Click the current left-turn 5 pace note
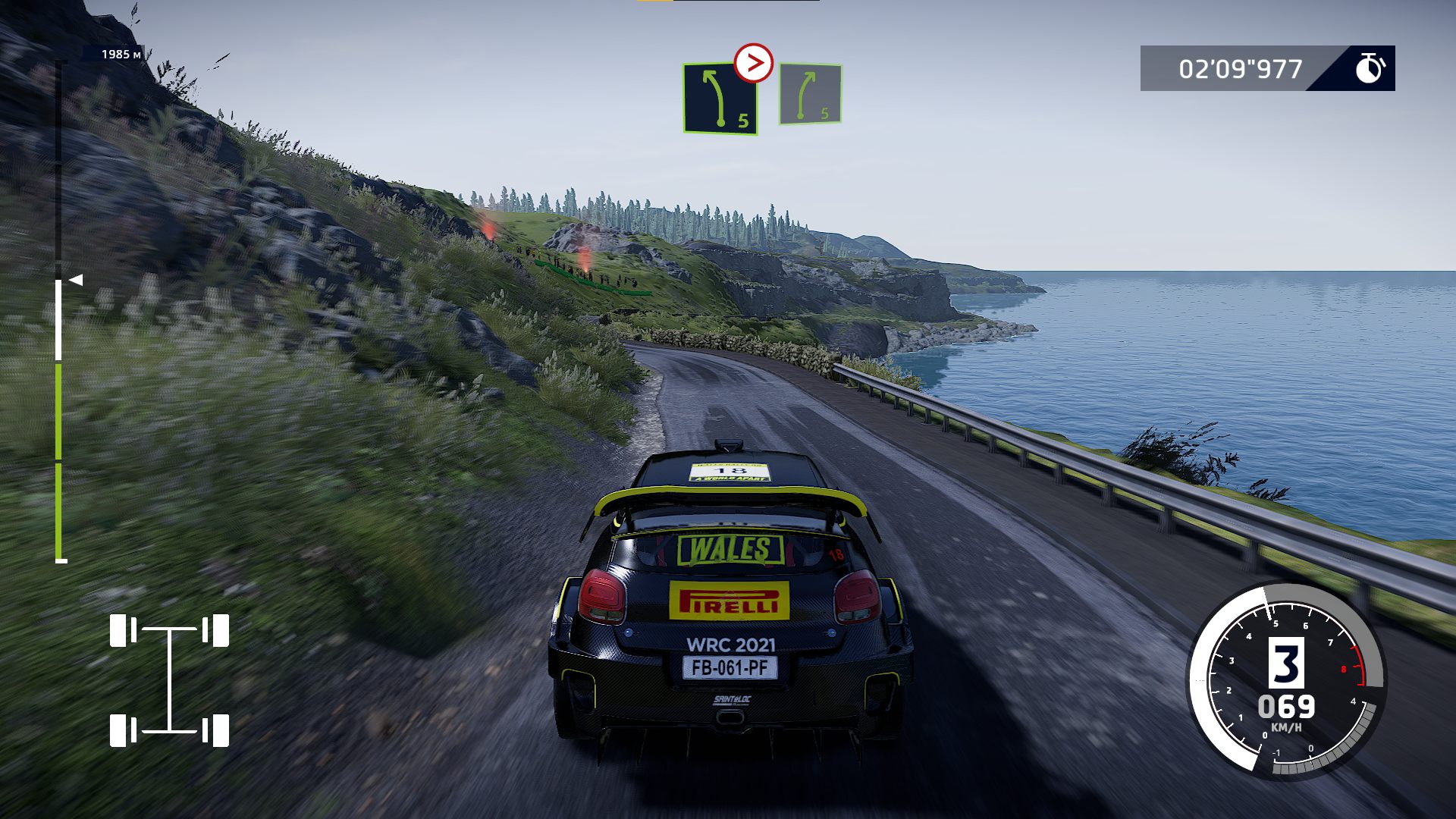 720,99
